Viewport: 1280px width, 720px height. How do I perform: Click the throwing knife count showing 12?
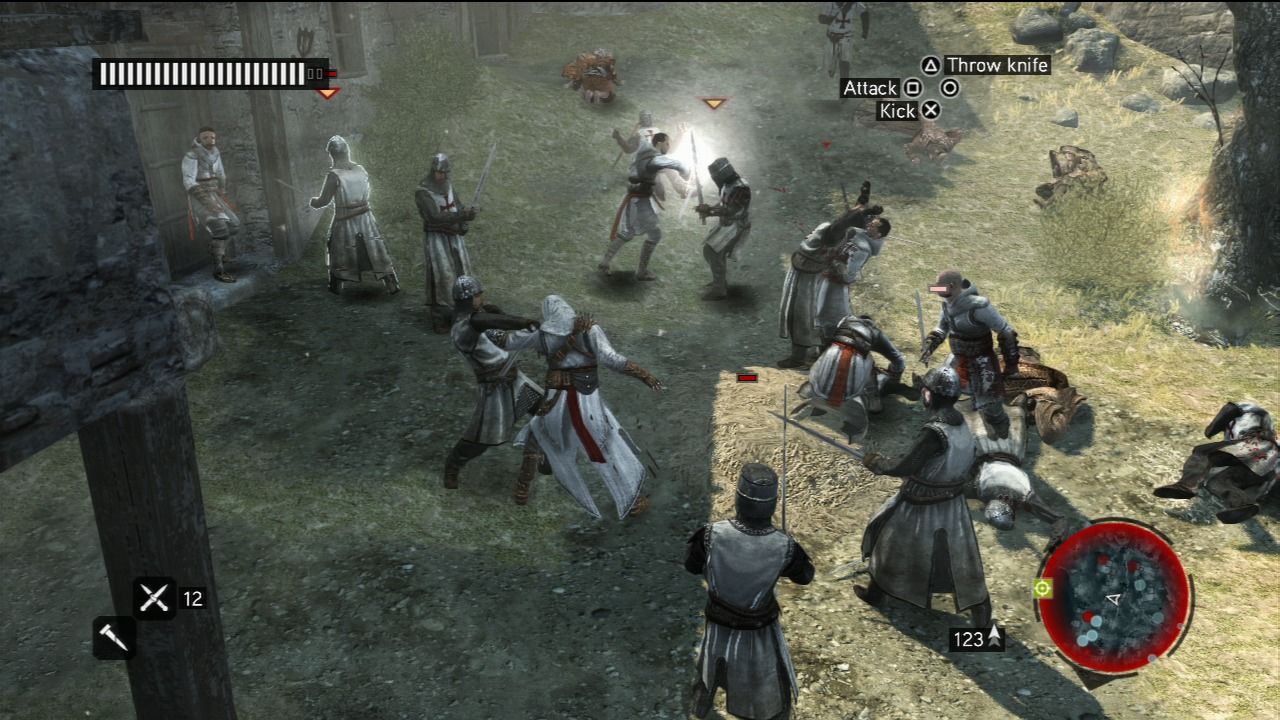[193, 598]
